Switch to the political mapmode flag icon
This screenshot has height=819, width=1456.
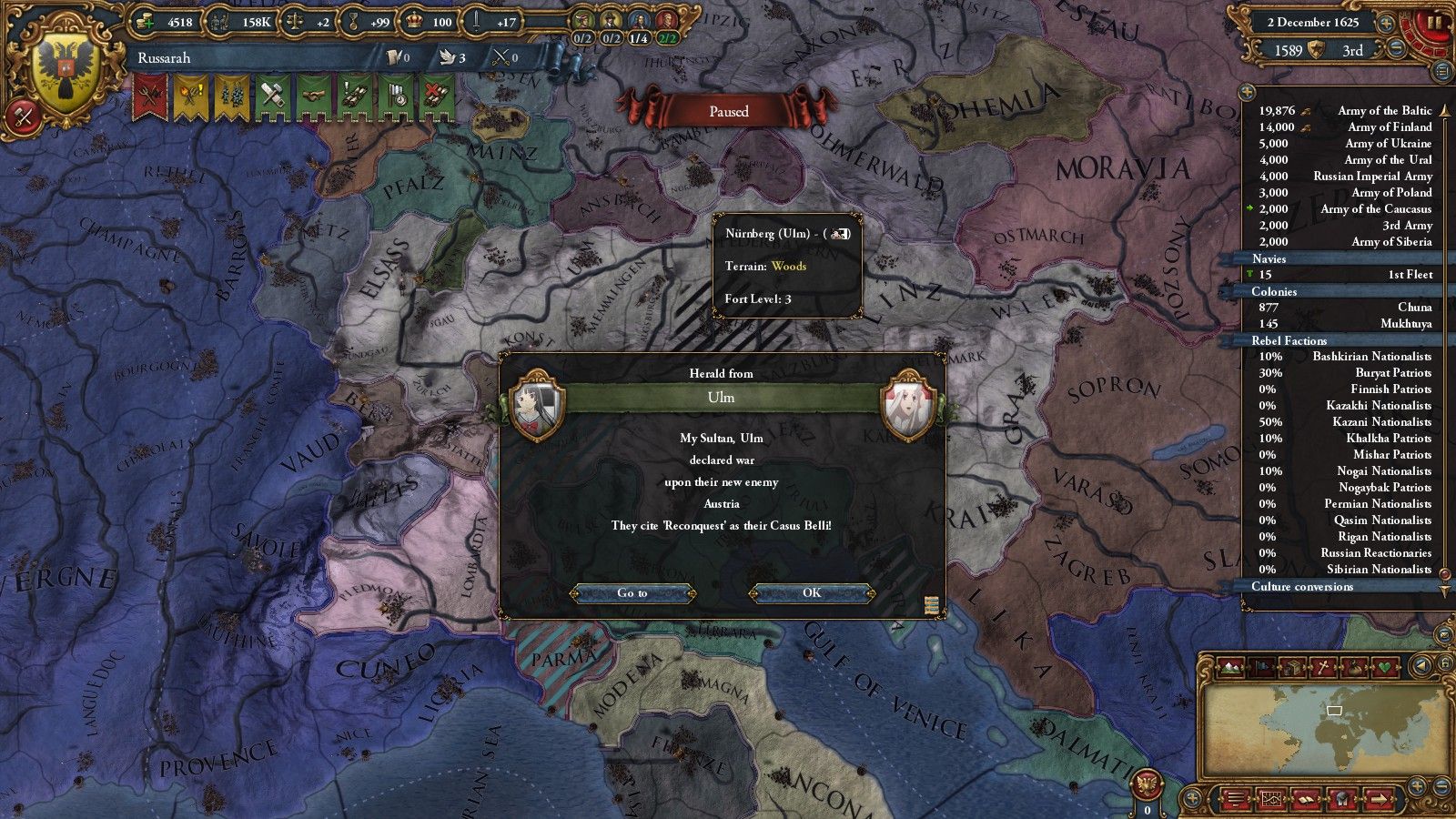pos(1263,667)
